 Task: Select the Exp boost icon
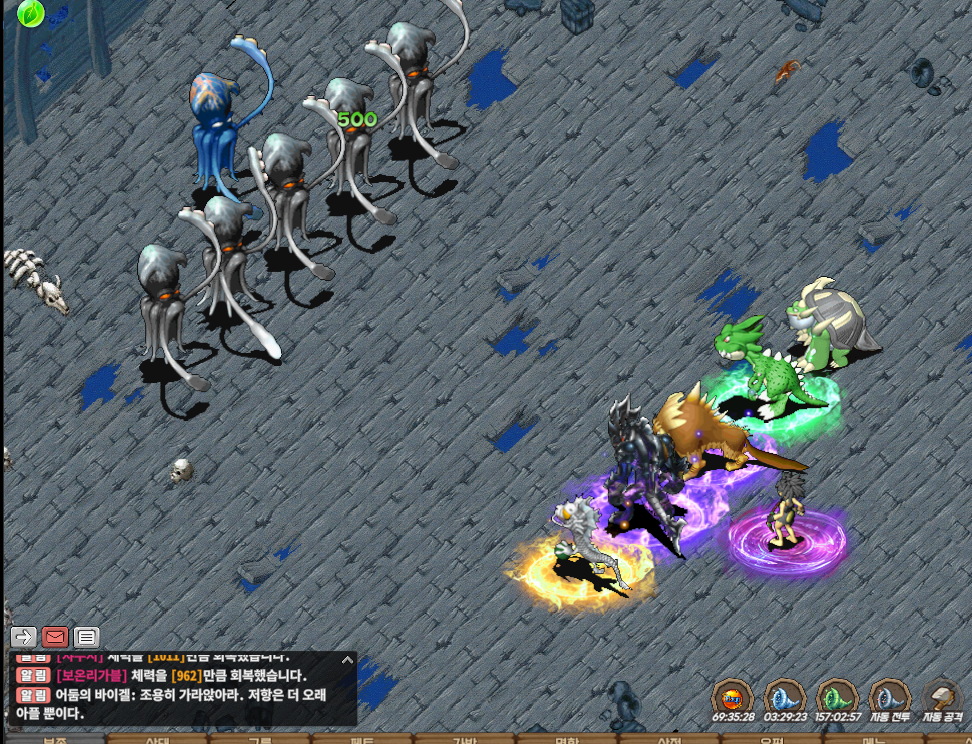[x=732, y=697]
